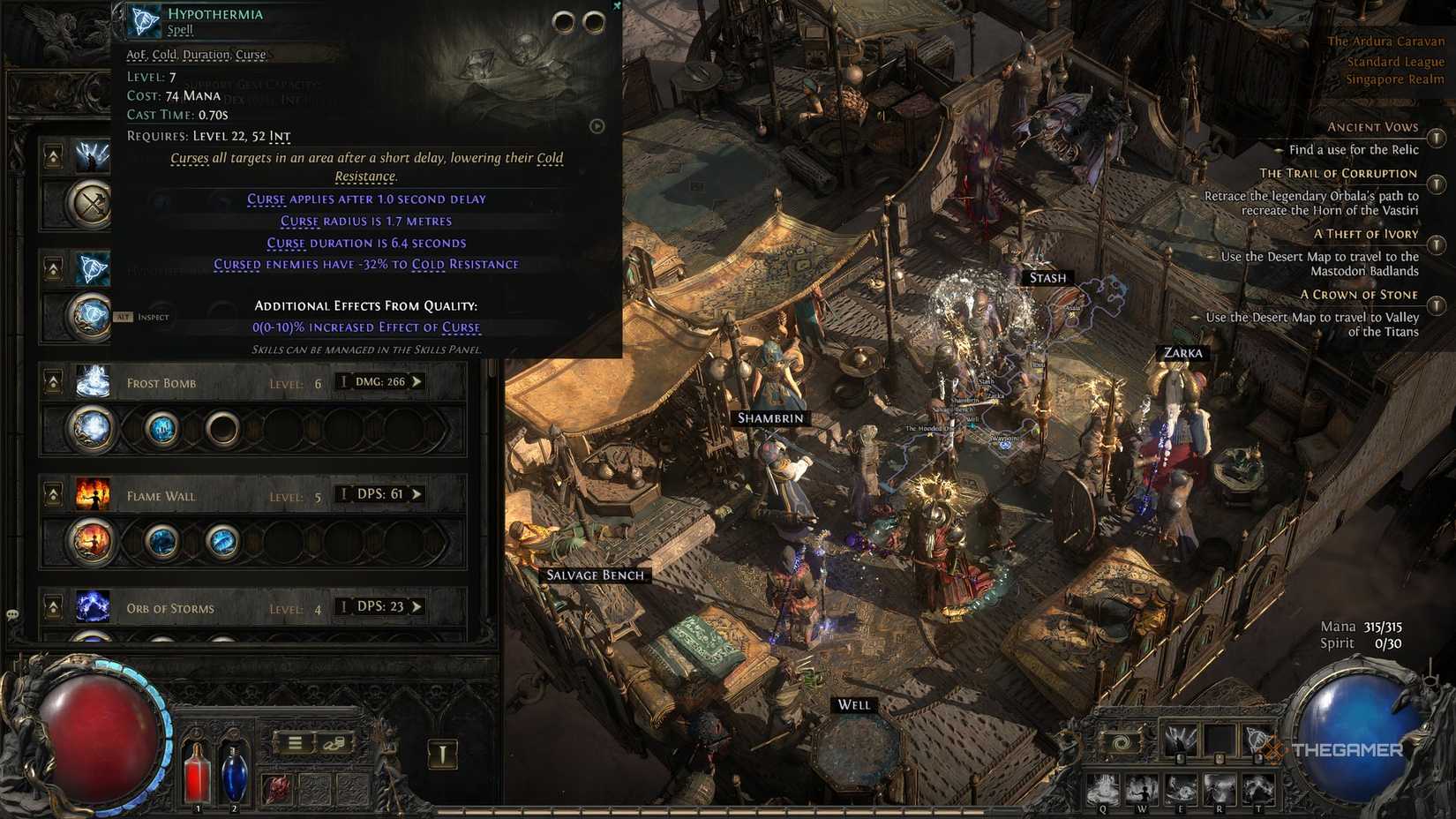Toggle the Ancient Vows quest tracker

1437,138
